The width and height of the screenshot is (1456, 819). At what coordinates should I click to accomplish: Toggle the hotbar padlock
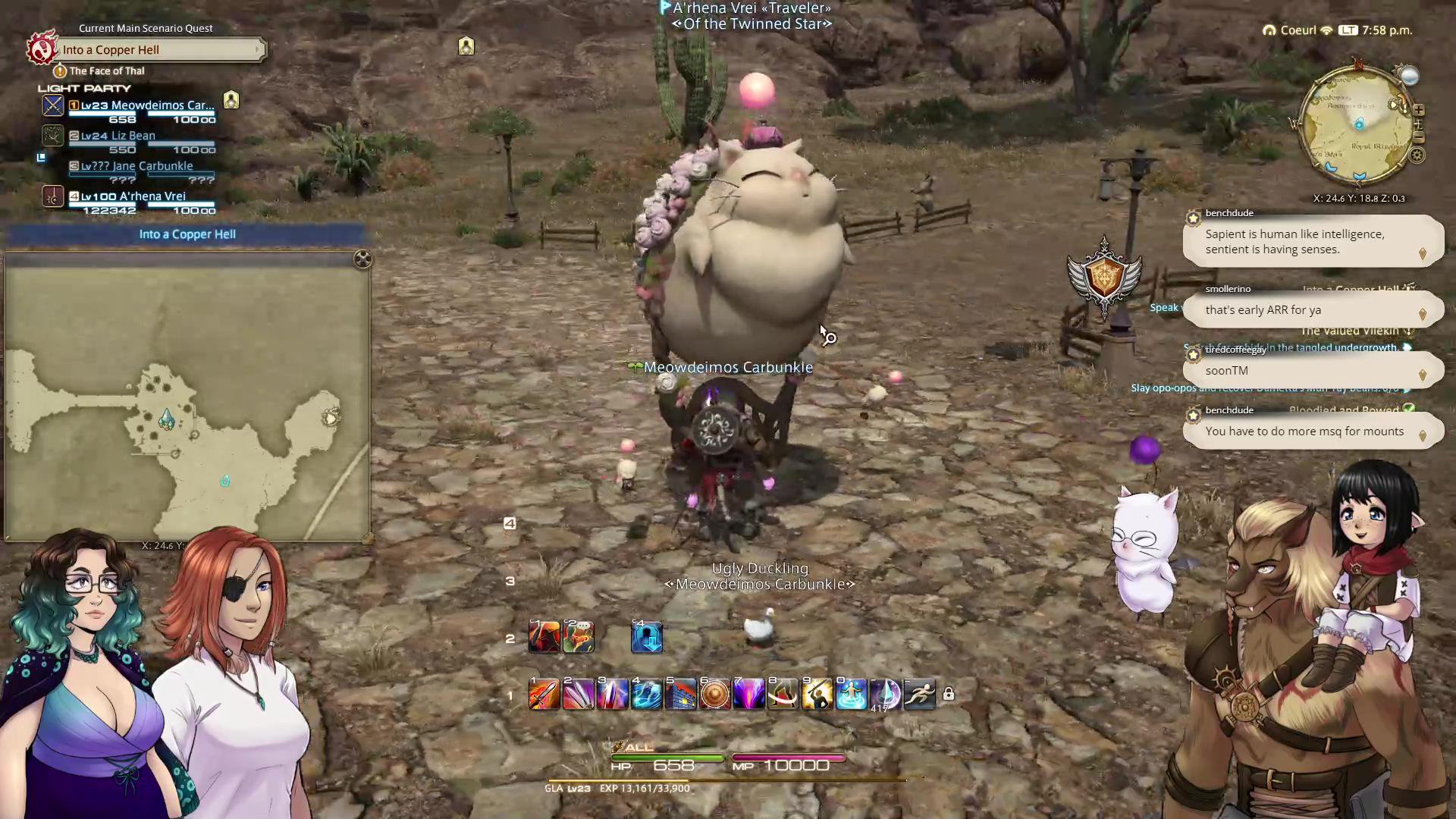coord(949,695)
